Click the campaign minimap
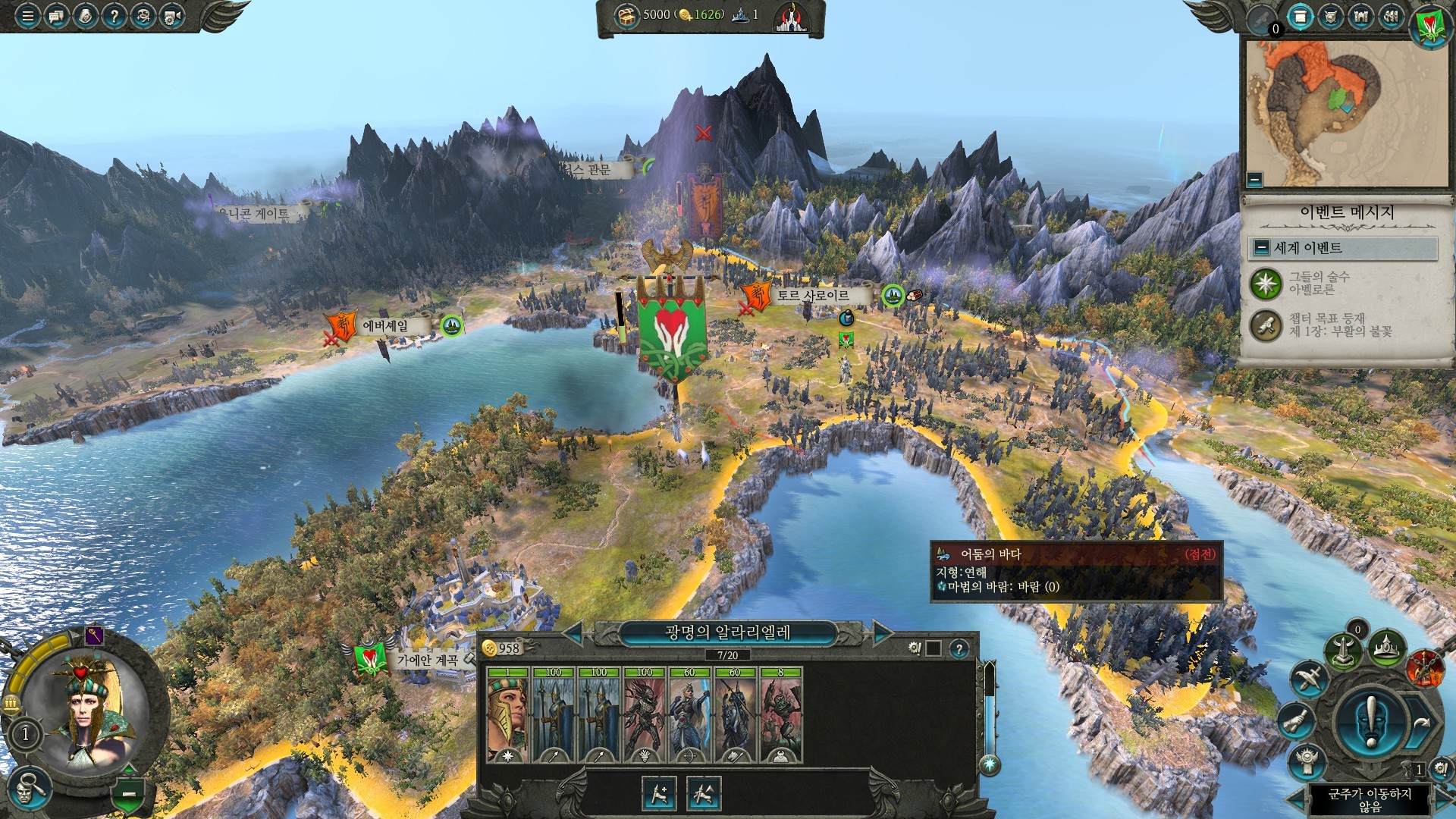The width and height of the screenshot is (1456, 819). 1346,114
